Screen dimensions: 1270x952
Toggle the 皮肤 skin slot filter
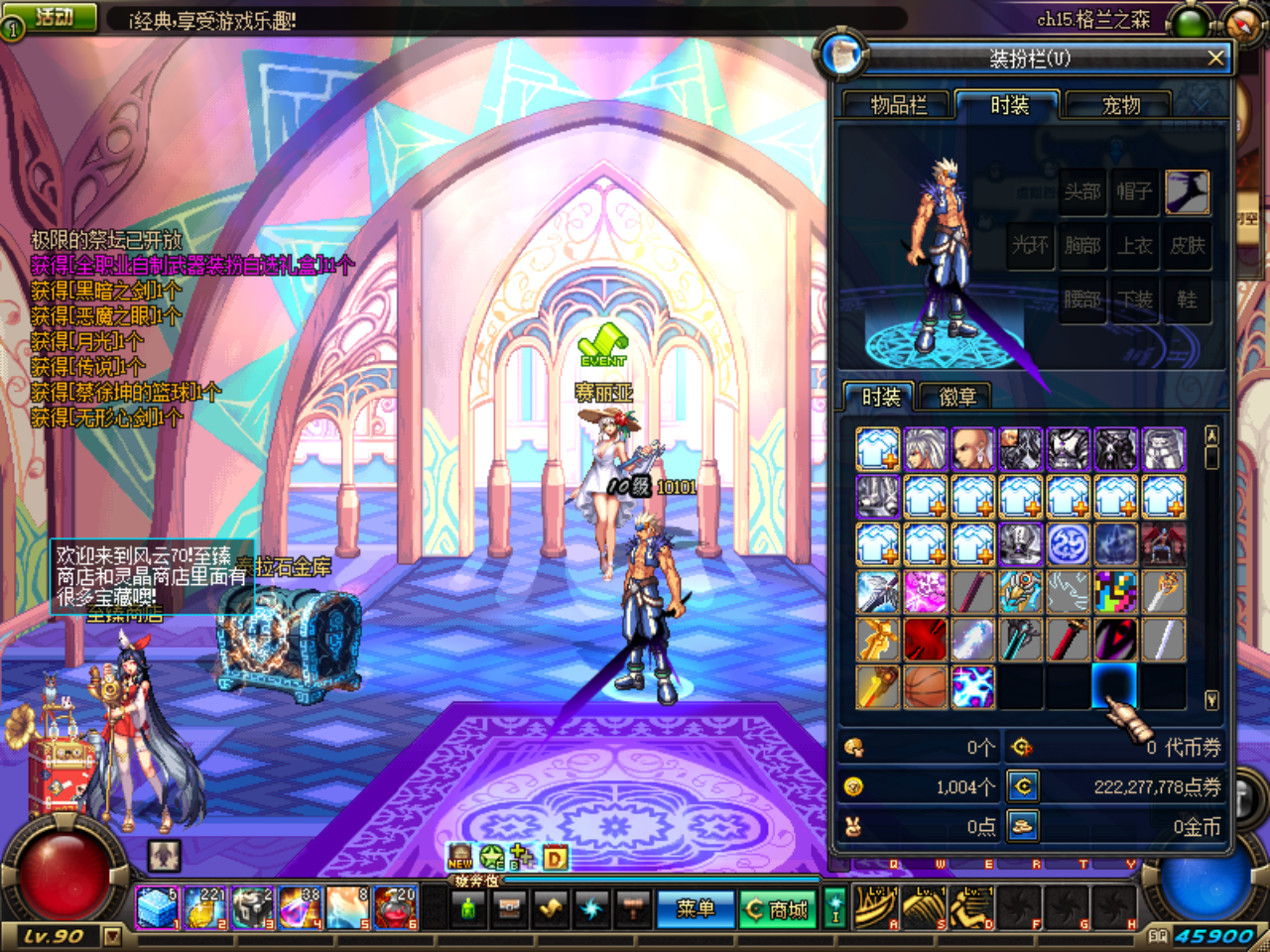click(x=1188, y=247)
